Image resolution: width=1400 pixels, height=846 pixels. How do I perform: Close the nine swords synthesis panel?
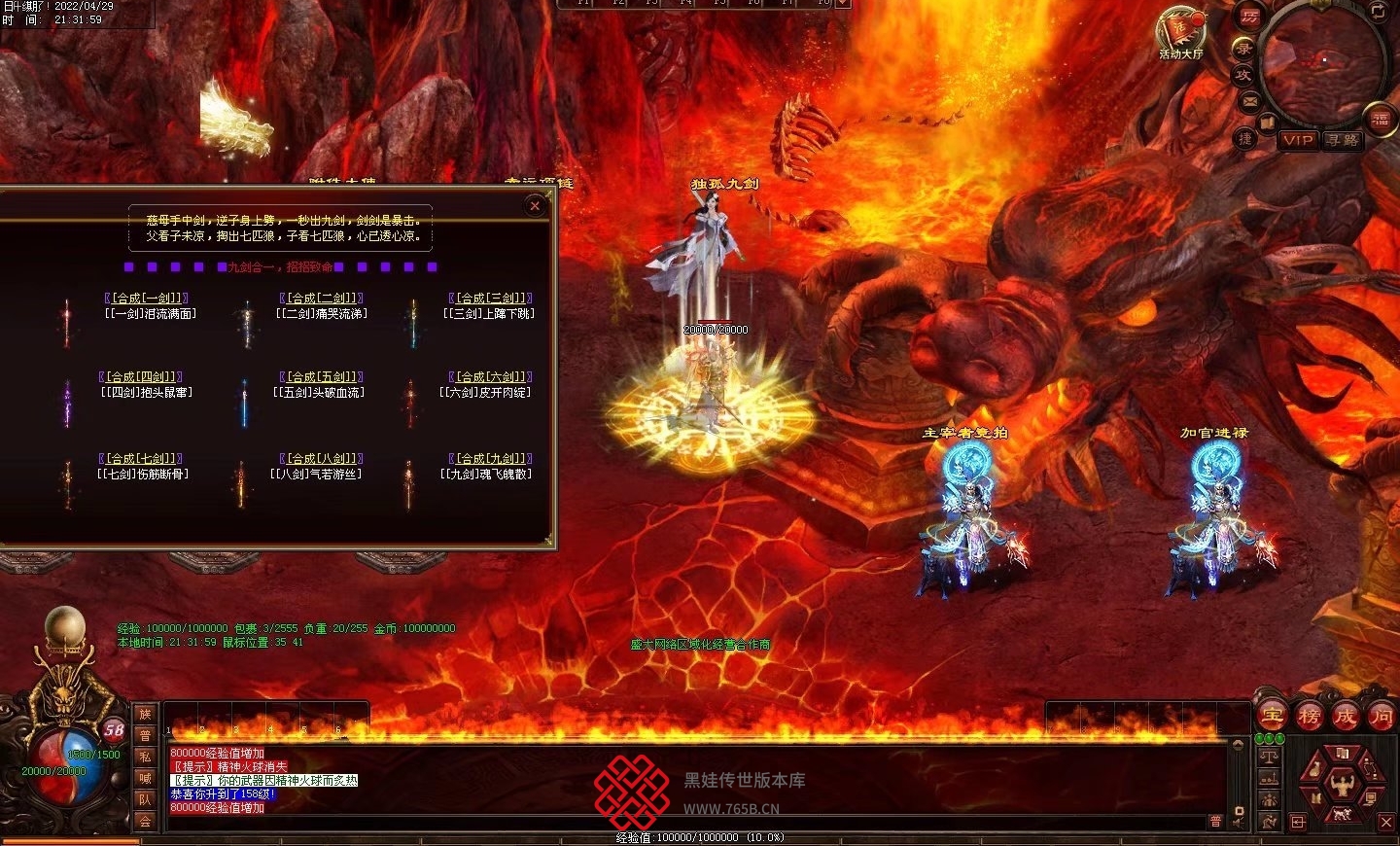535,205
